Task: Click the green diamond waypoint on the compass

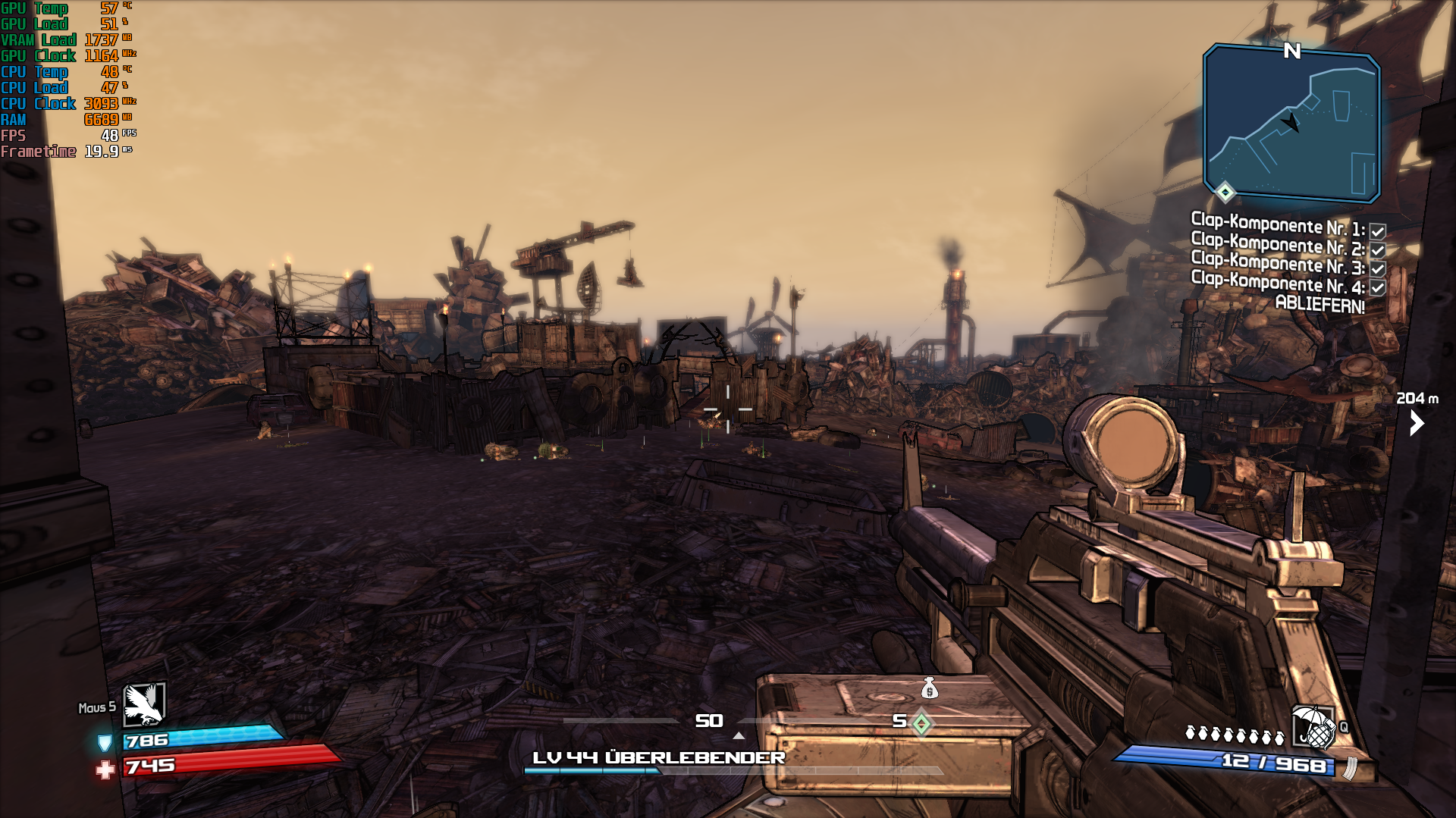Action: point(921,723)
